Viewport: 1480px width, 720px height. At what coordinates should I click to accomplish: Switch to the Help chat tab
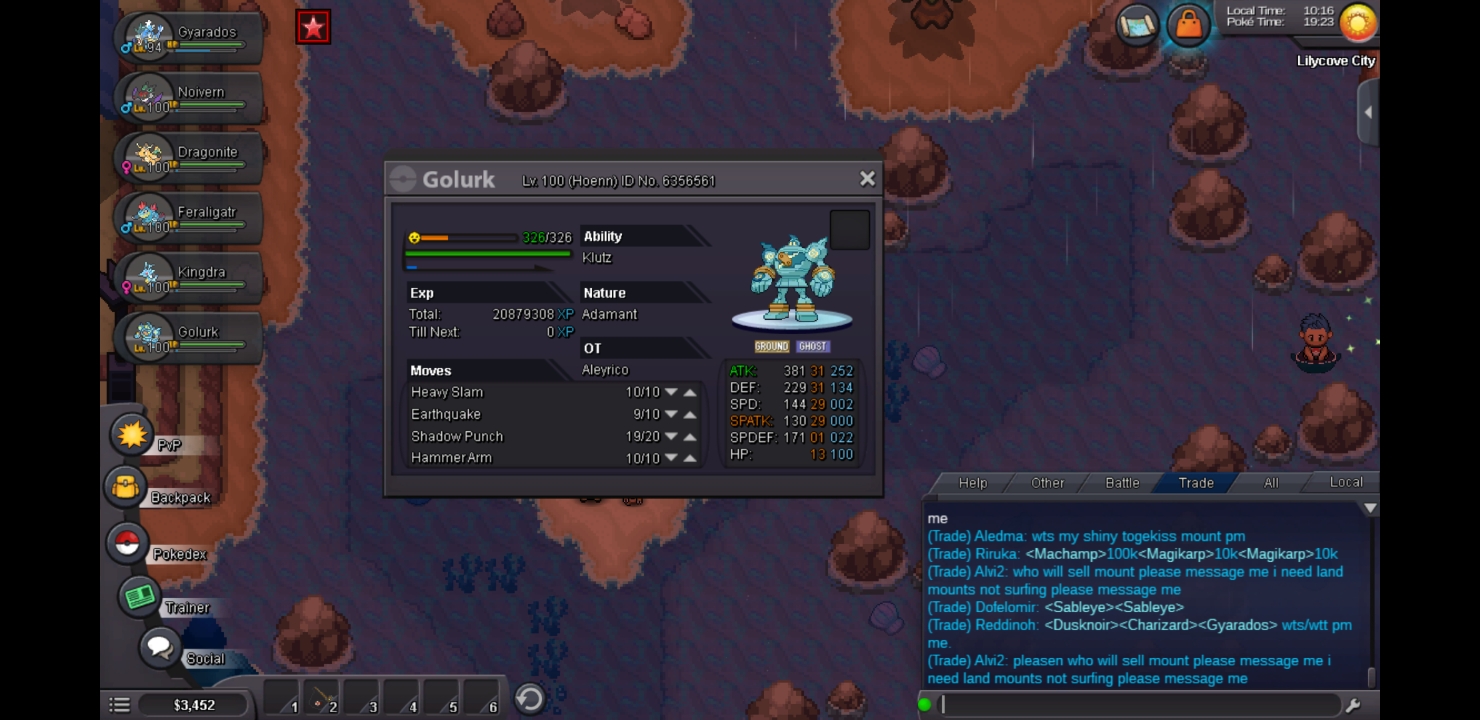972,483
